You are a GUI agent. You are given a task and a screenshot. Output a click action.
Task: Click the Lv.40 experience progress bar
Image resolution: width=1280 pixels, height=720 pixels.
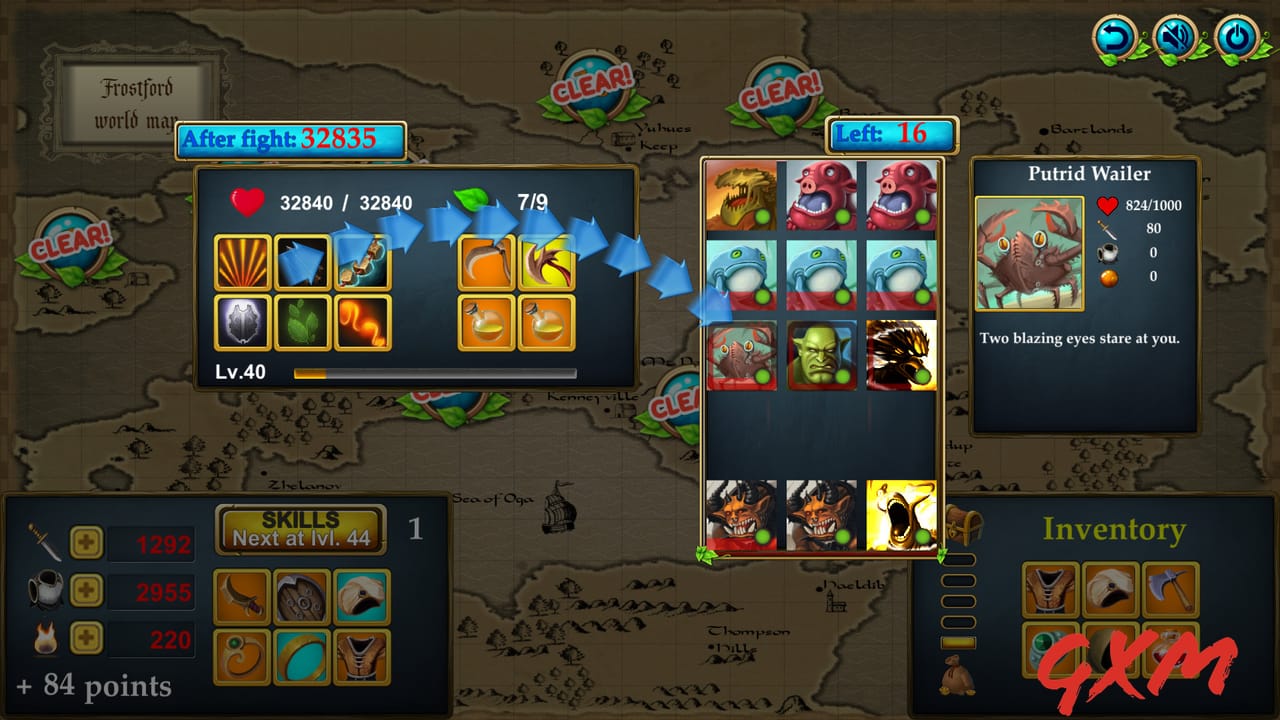435,373
